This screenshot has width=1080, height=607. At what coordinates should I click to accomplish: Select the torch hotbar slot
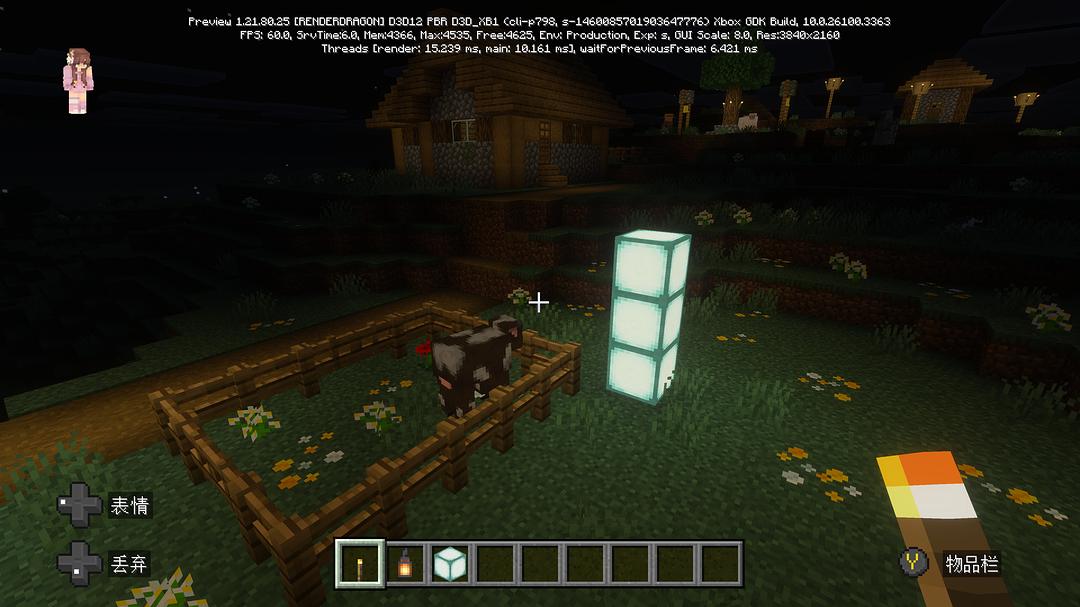click(x=359, y=564)
